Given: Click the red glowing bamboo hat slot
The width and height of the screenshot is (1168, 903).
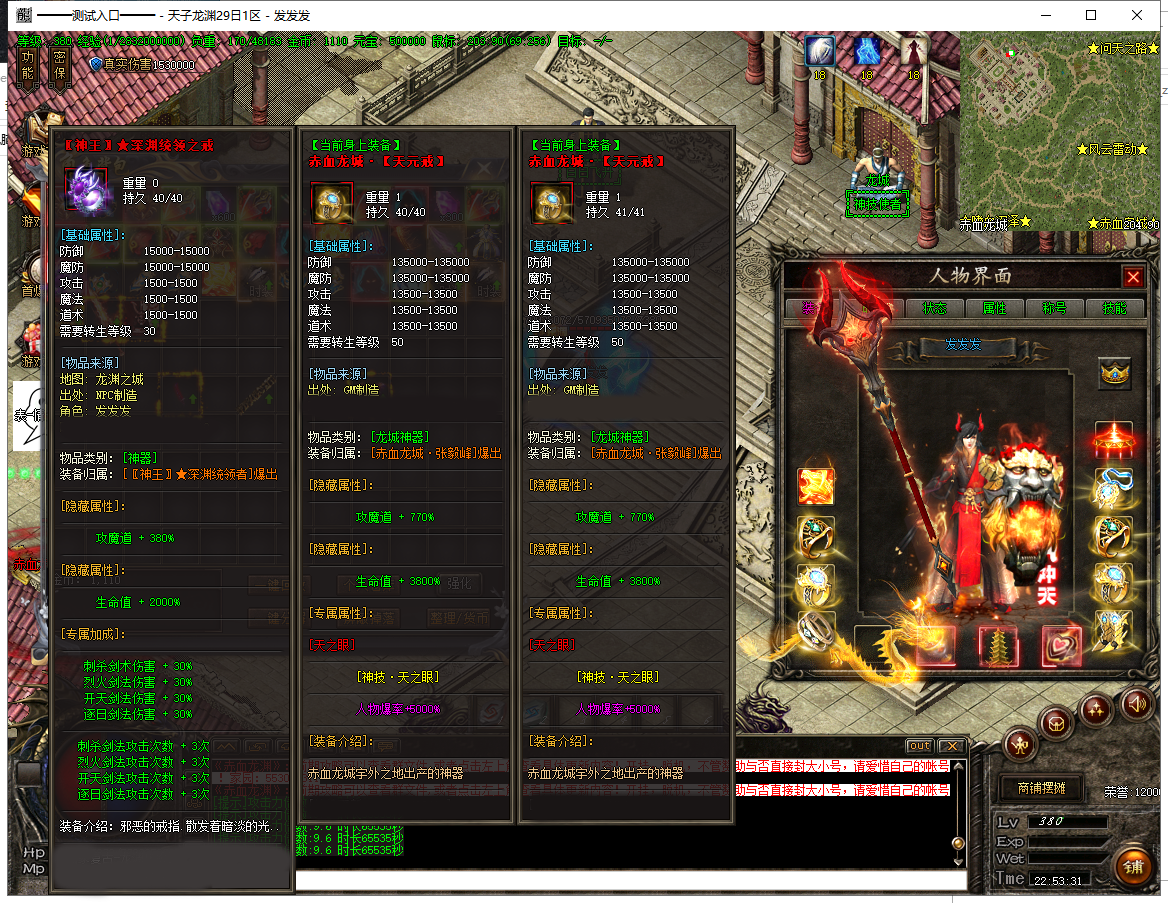Looking at the screenshot, I should [x=1114, y=439].
